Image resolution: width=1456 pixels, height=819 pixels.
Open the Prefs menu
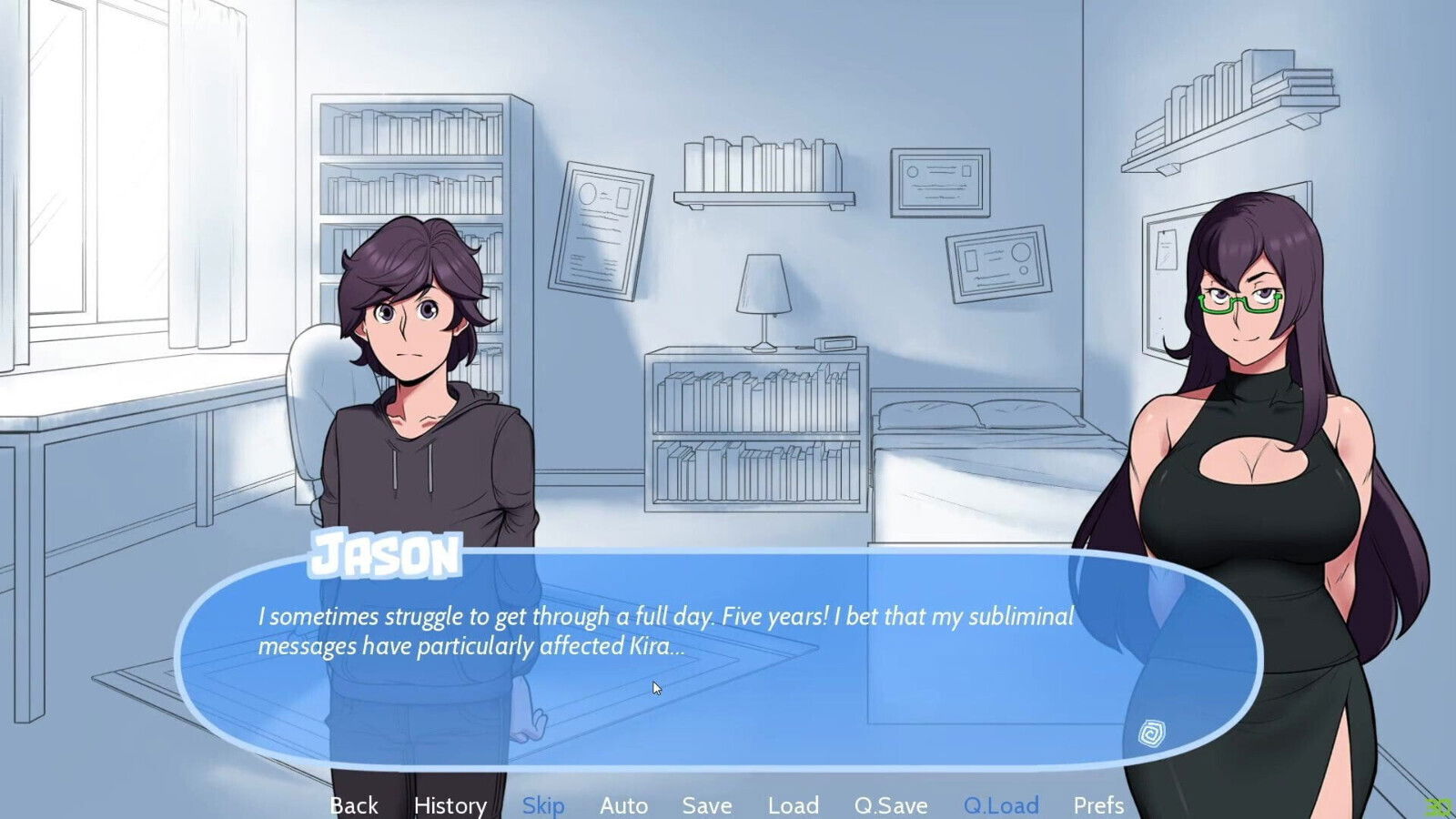pyautogui.click(x=1098, y=805)
